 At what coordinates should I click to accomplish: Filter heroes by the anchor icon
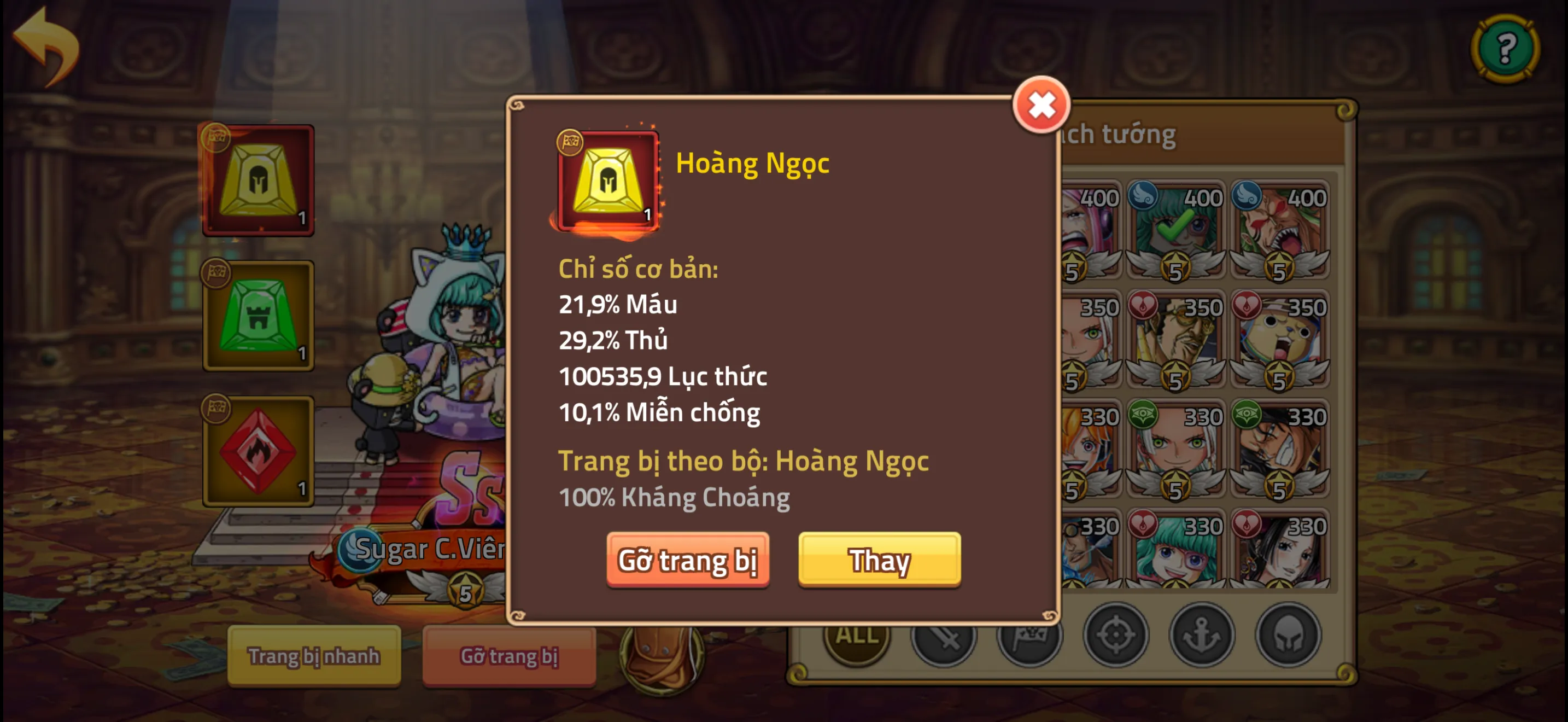coord(1202,636)
